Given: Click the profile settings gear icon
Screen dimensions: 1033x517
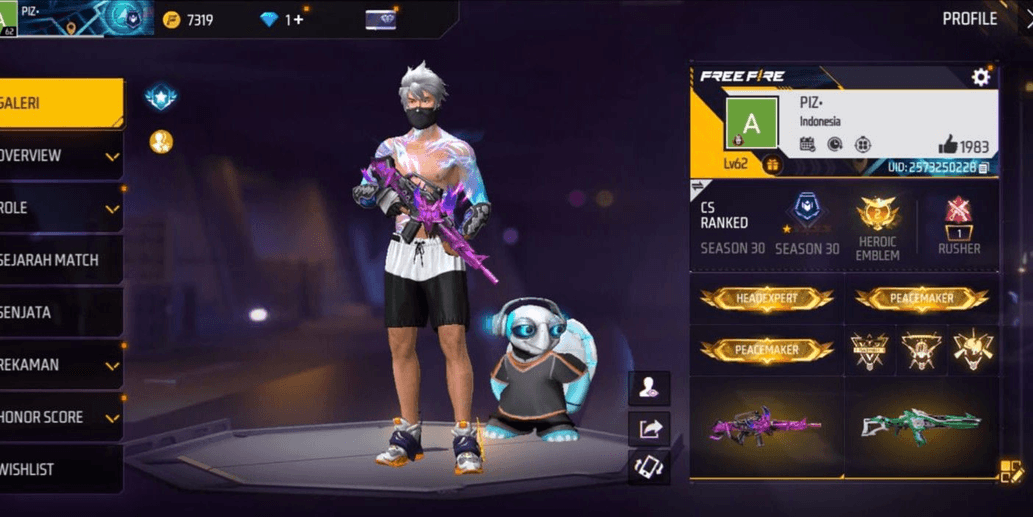Looking at the screenshot, I should click(980, 77).
